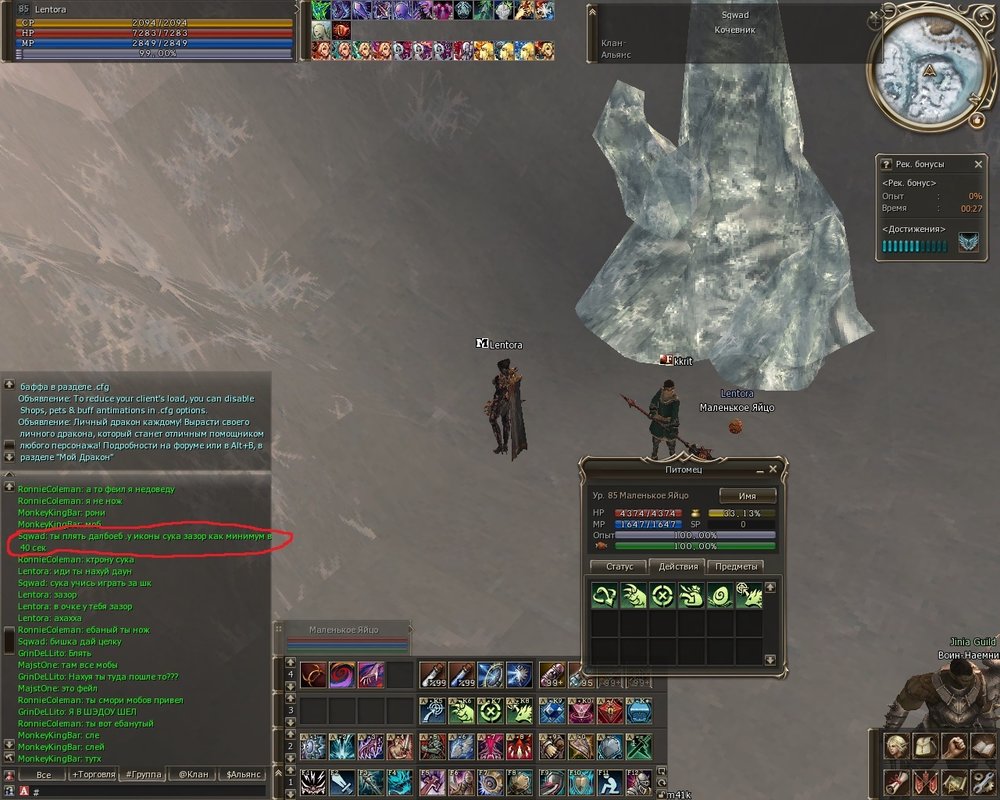
Task: Use the spiral egg pet action icon
Action: tap(718, 596)
